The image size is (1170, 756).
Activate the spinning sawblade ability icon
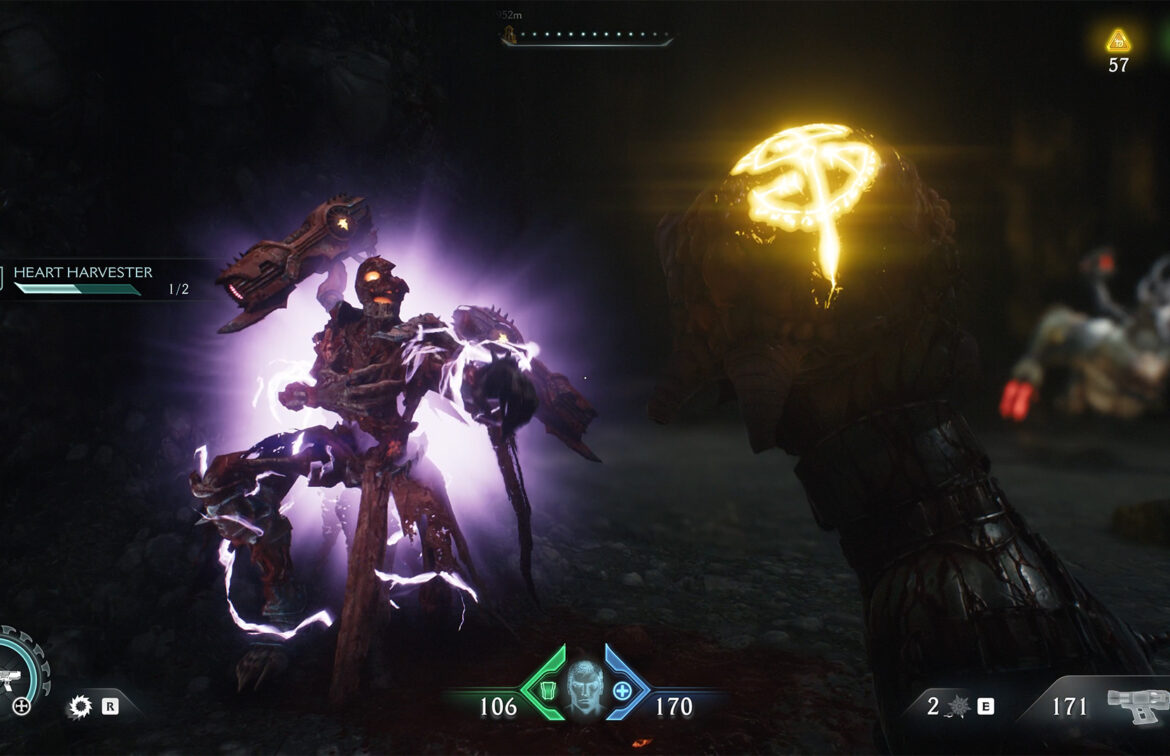click(79, 707)
